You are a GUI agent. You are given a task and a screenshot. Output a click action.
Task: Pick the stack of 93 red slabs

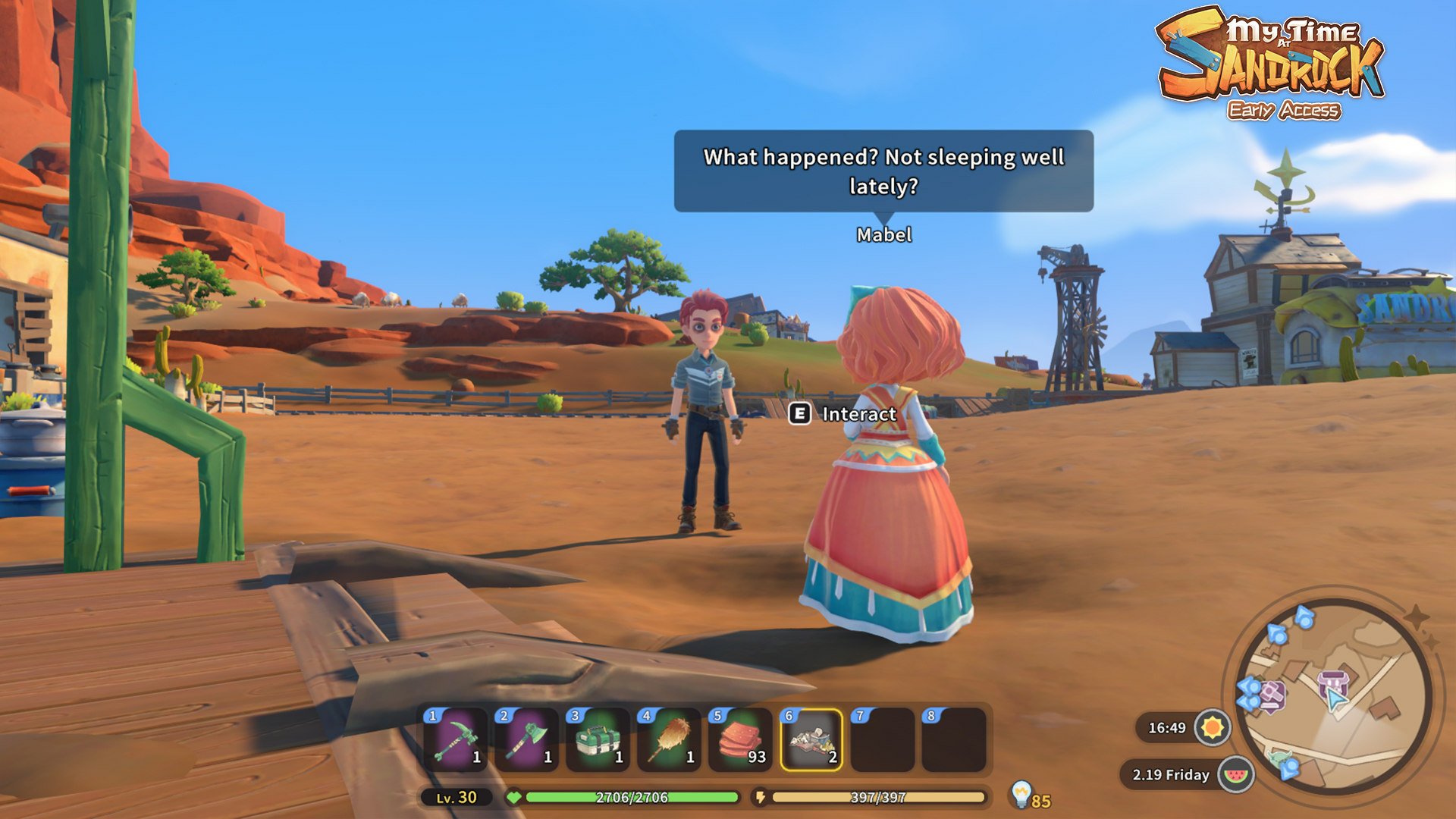(x=741, y=739)
